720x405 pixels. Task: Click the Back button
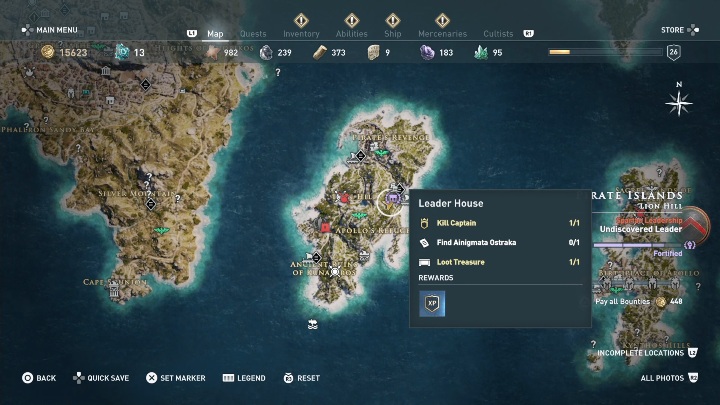40,378
